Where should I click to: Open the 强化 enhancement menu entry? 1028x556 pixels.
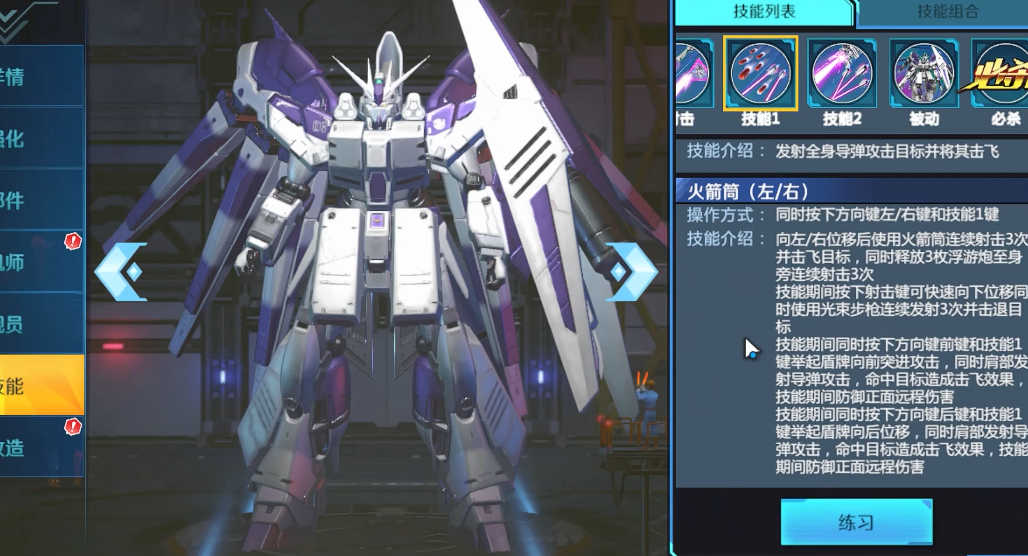coord(40,138)
